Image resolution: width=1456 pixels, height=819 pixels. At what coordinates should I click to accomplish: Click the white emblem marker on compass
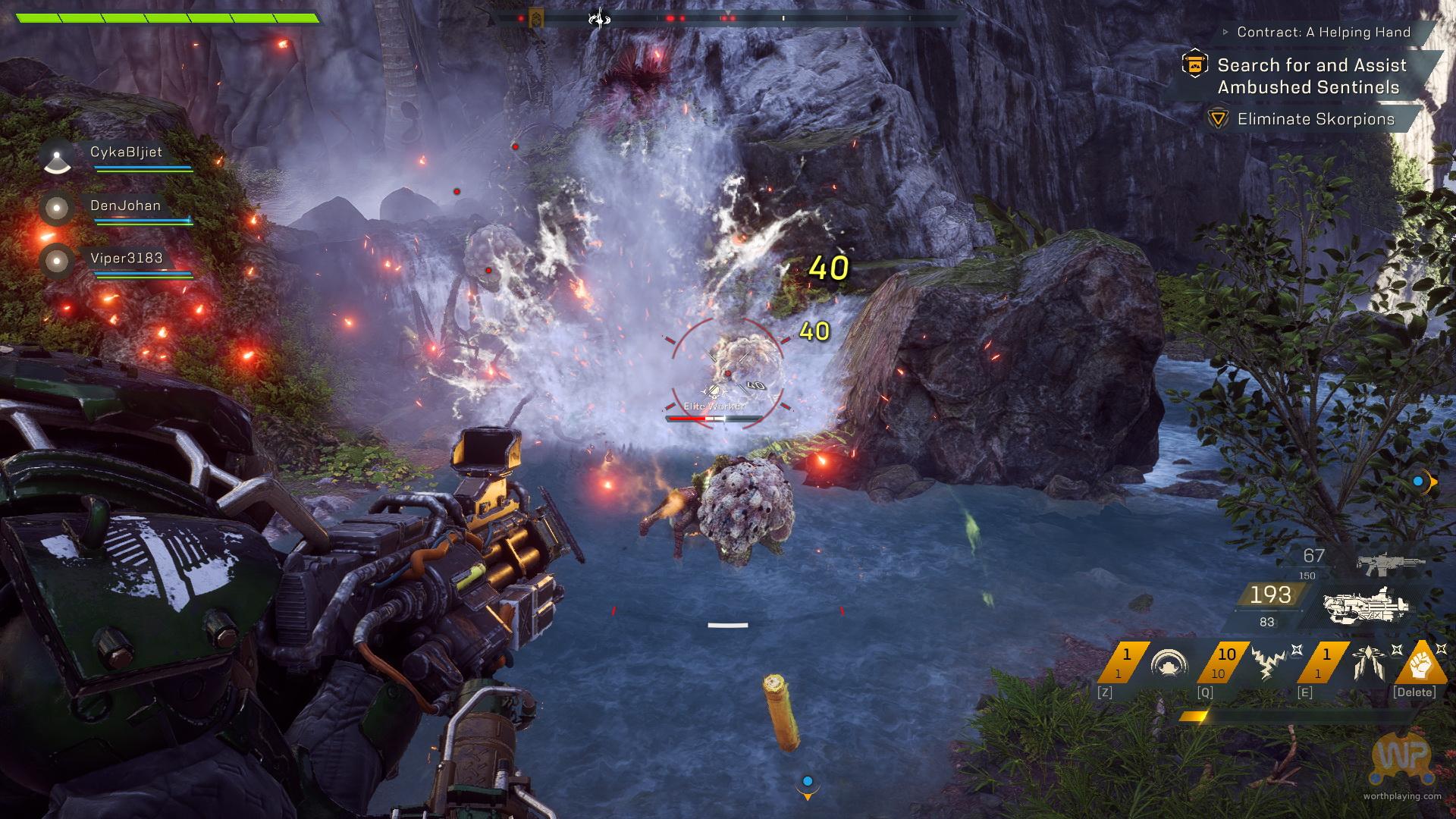click(599, 18)
